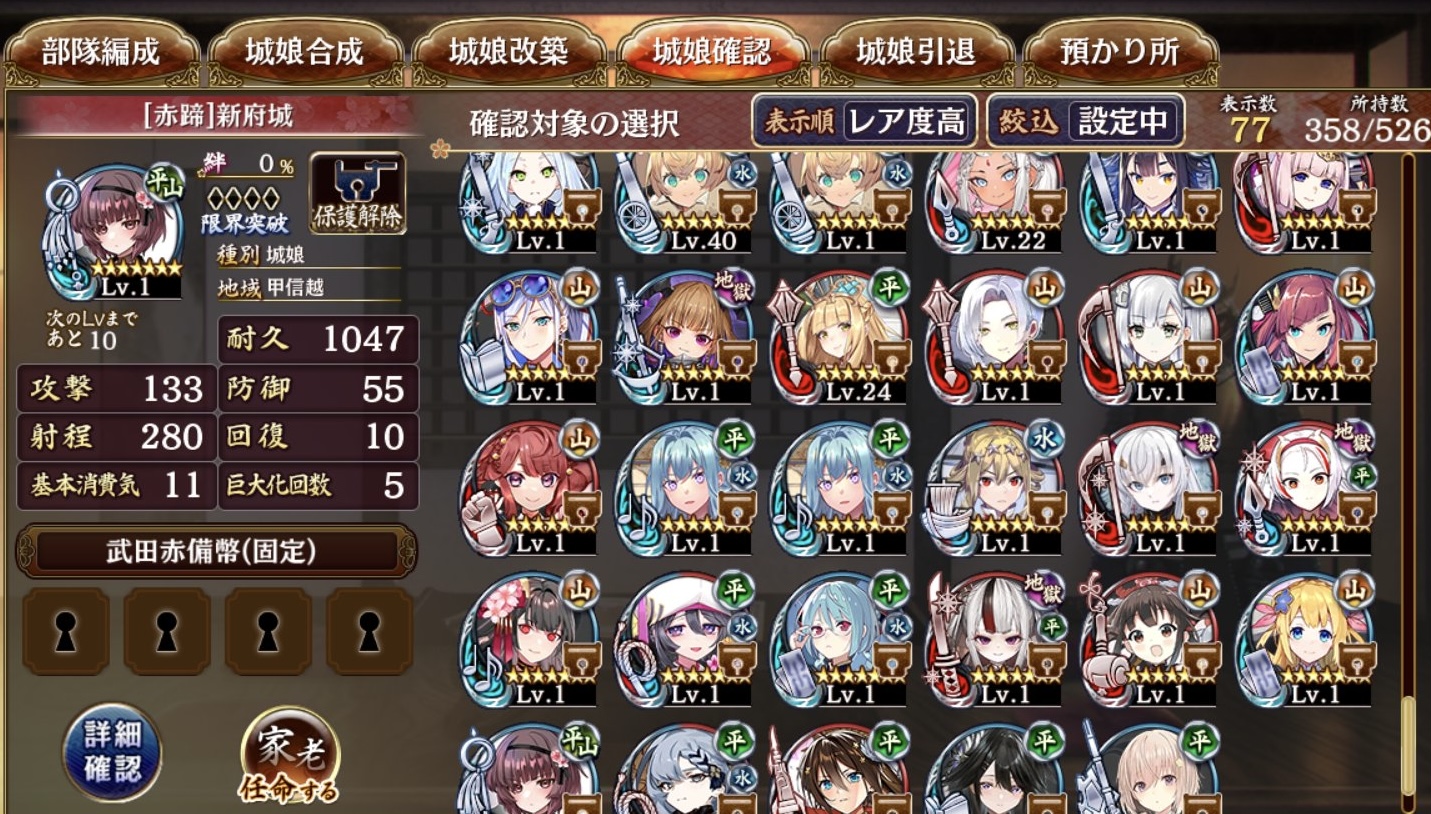
Task: Pick the Lv.24 blonde castle girl
Action: click(841, 338)
